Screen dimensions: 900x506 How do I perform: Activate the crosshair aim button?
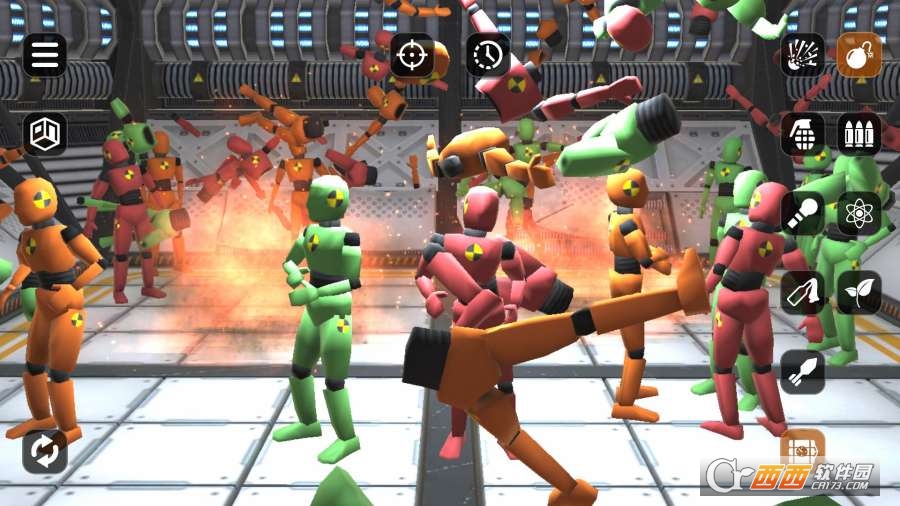click(412, 55)
